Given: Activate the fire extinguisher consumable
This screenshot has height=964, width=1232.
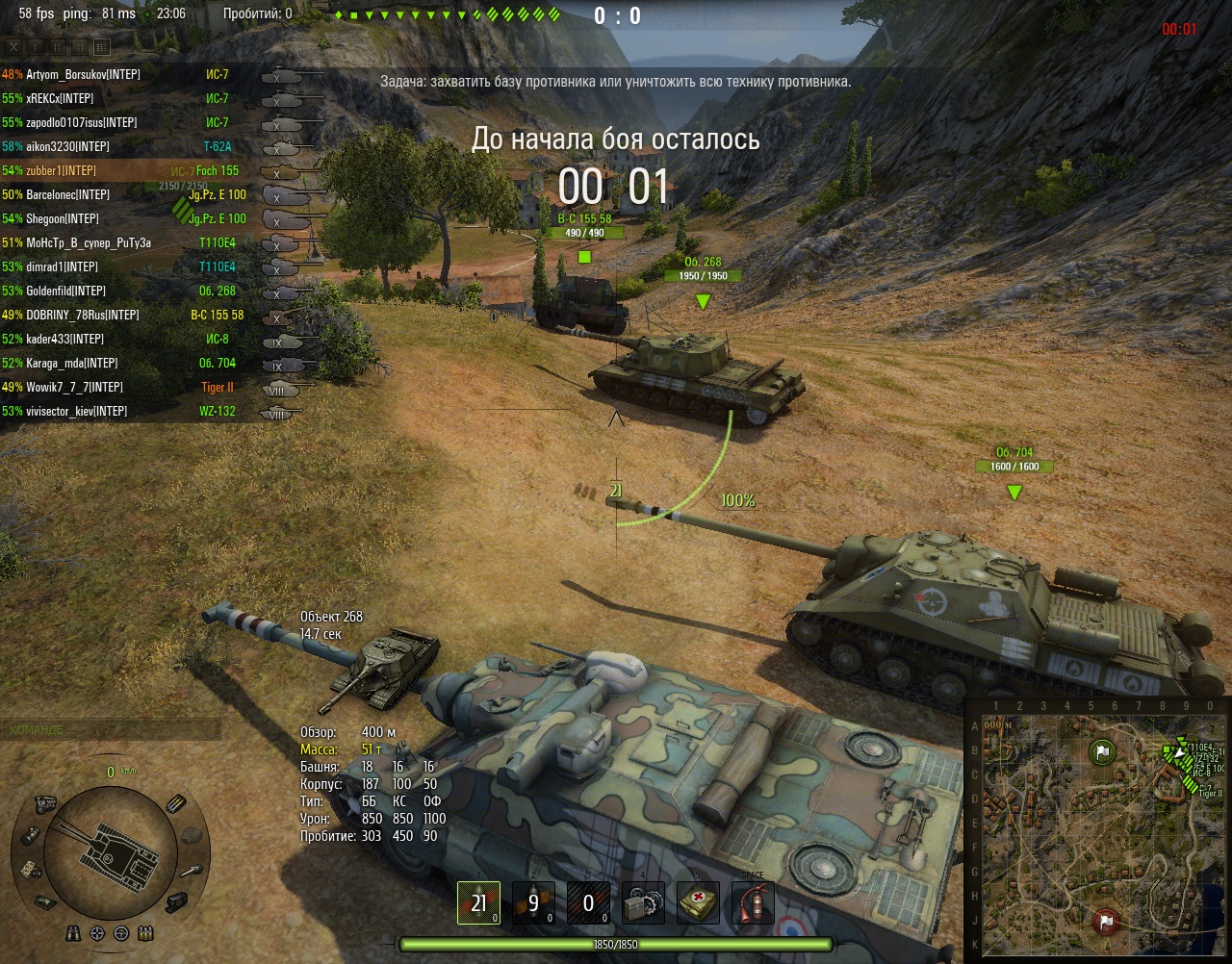Looking at the screenshot, I should 753,902.
